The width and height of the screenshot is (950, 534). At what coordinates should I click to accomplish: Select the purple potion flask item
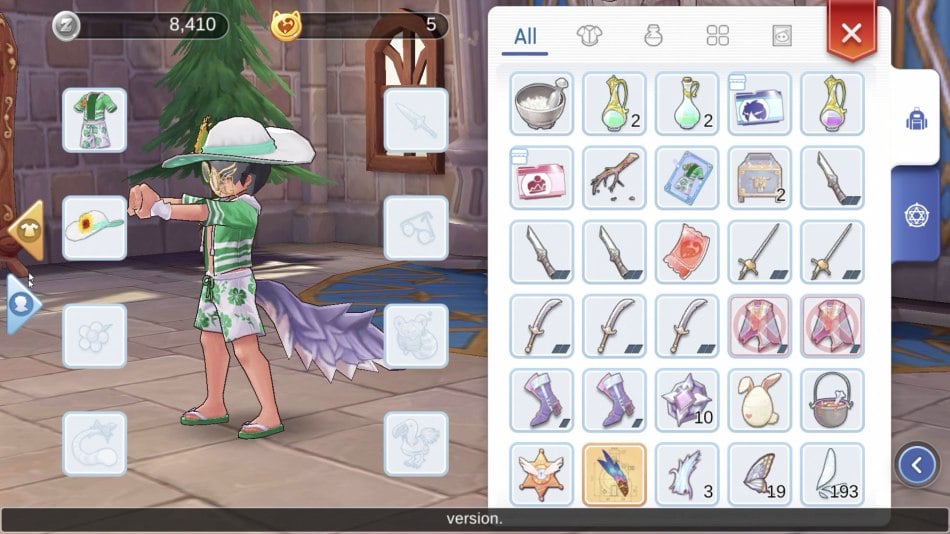tap(832, 103)
